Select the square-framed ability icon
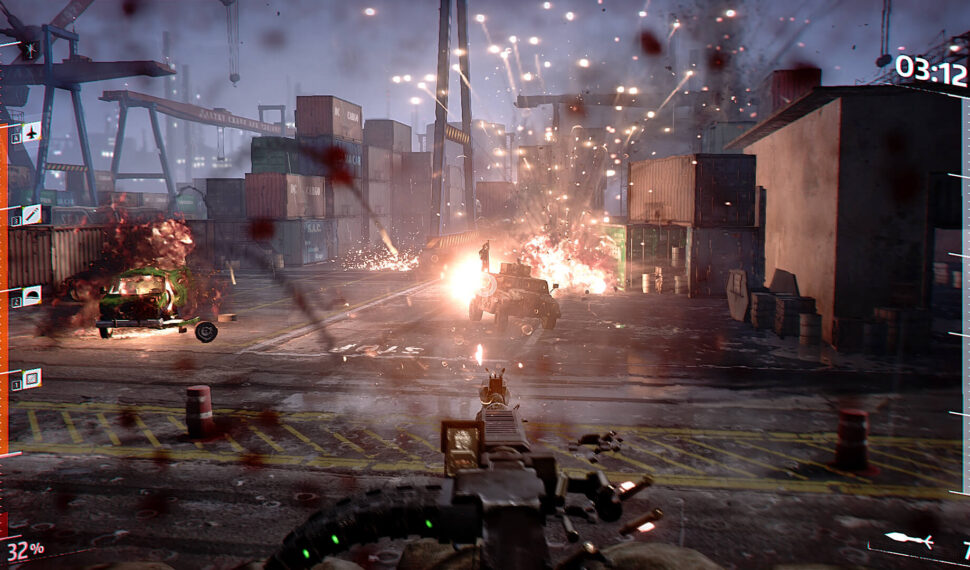Image resolution: width=970 pixels, height=570 pixels. click(32, 378)
